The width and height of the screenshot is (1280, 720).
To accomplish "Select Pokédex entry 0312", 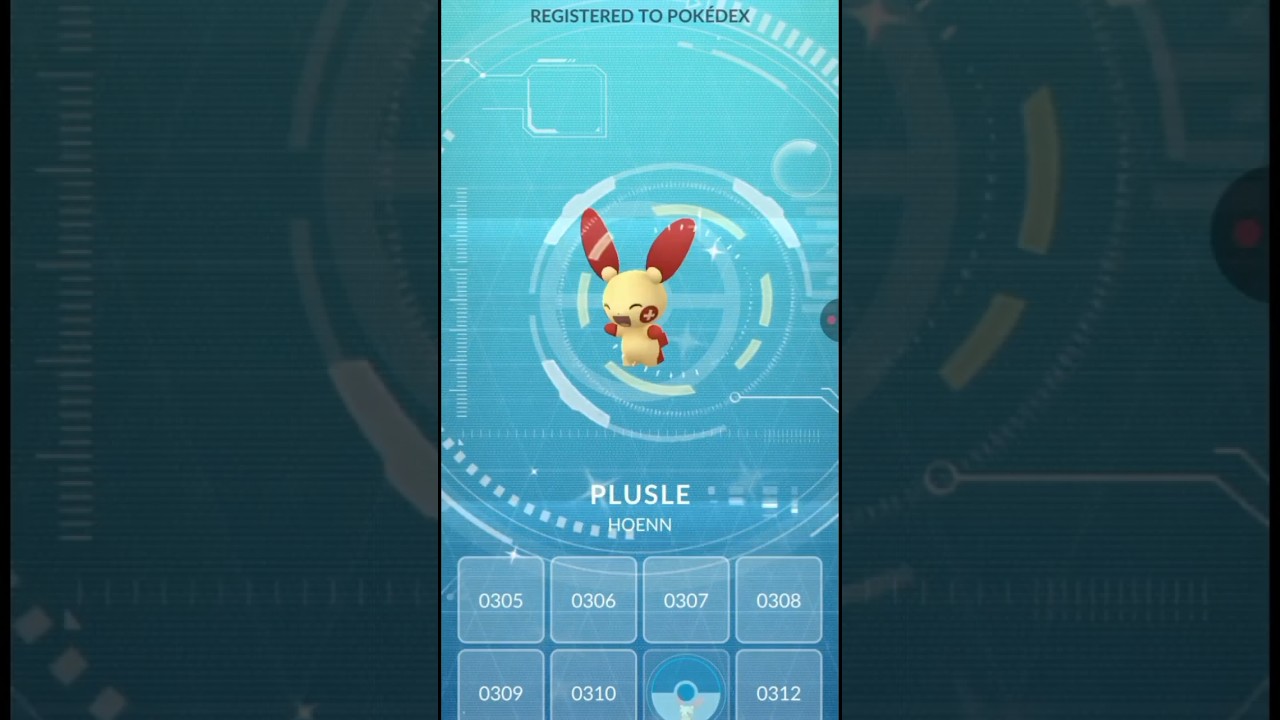I will tap(778, 693).
